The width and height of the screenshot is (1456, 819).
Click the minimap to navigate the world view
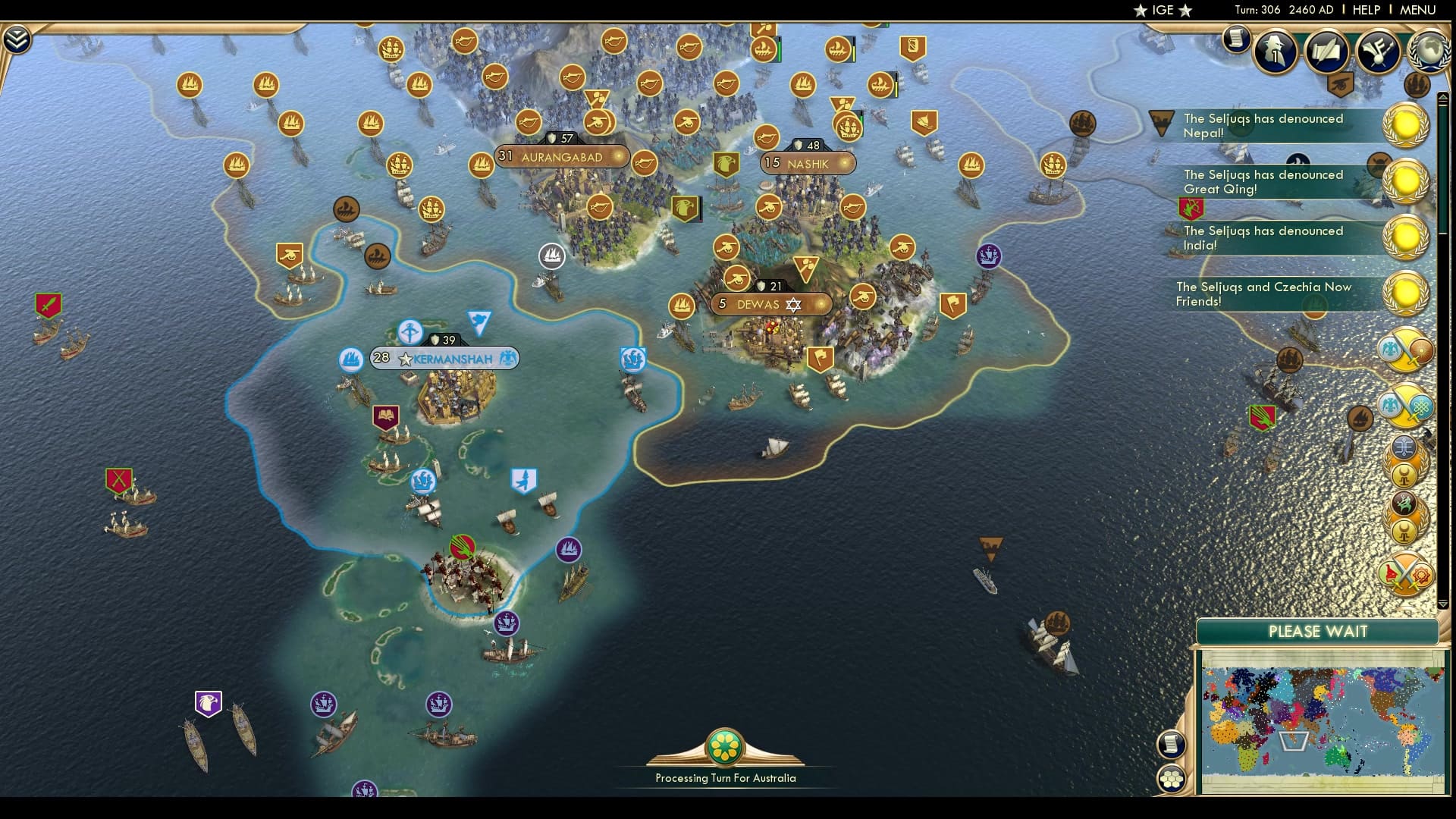1319,720
